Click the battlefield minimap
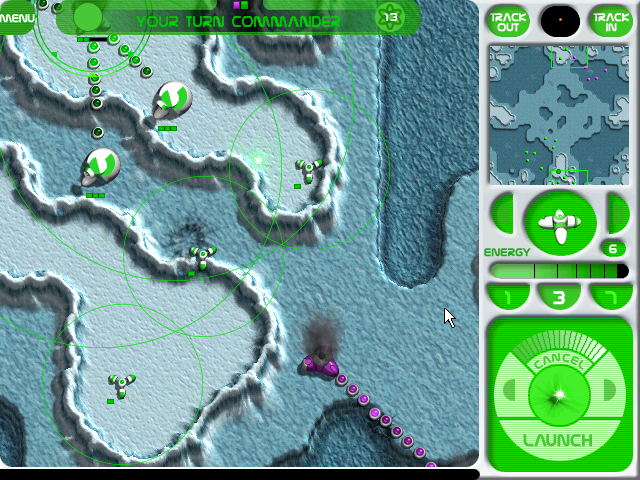 click(559, 112)
